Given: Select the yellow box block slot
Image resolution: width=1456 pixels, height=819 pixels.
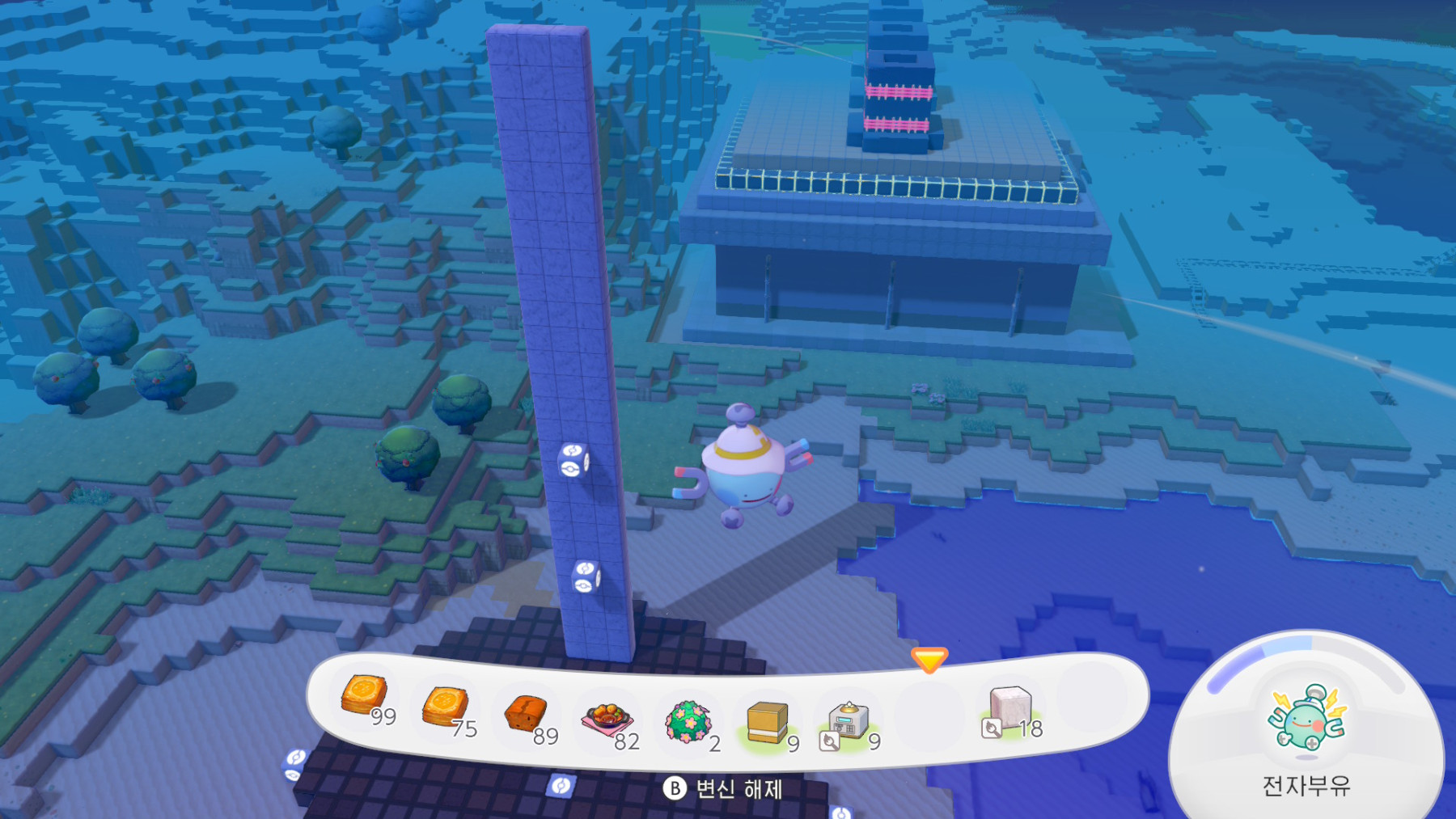Looking at the screenshot, I should tap(768, 721).
